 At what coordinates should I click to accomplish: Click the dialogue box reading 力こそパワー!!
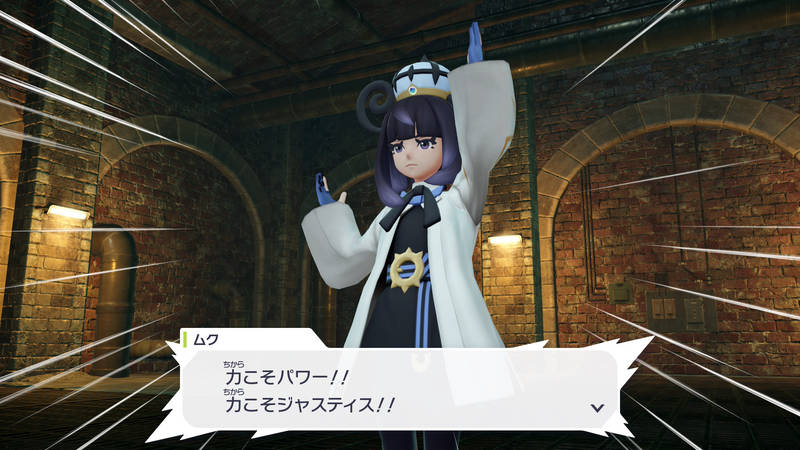(x=400, y=390)
